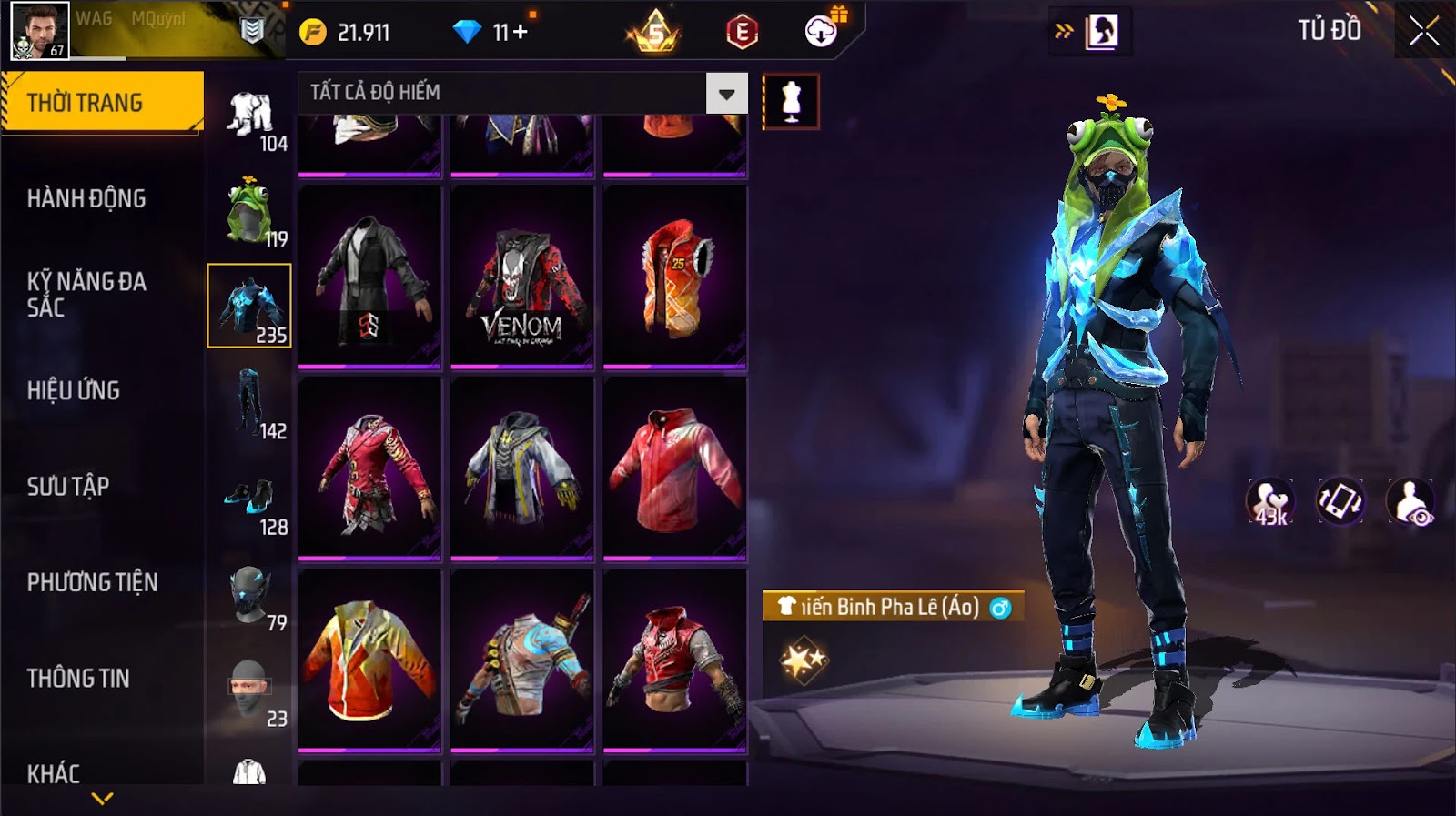Choose the black leather coat item

pyautogui.click(x=369, y=277)
